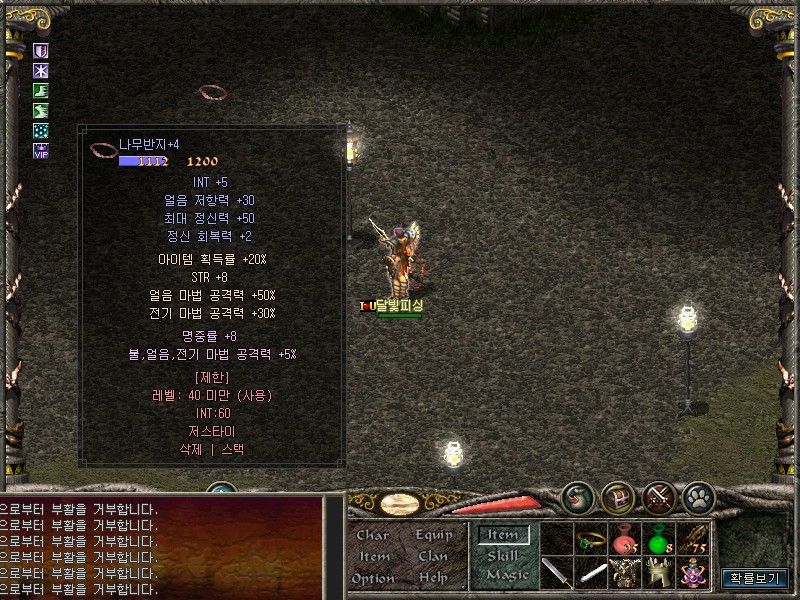
Task: Select the crown helmet item slot
Action: (x=660, y=573)
